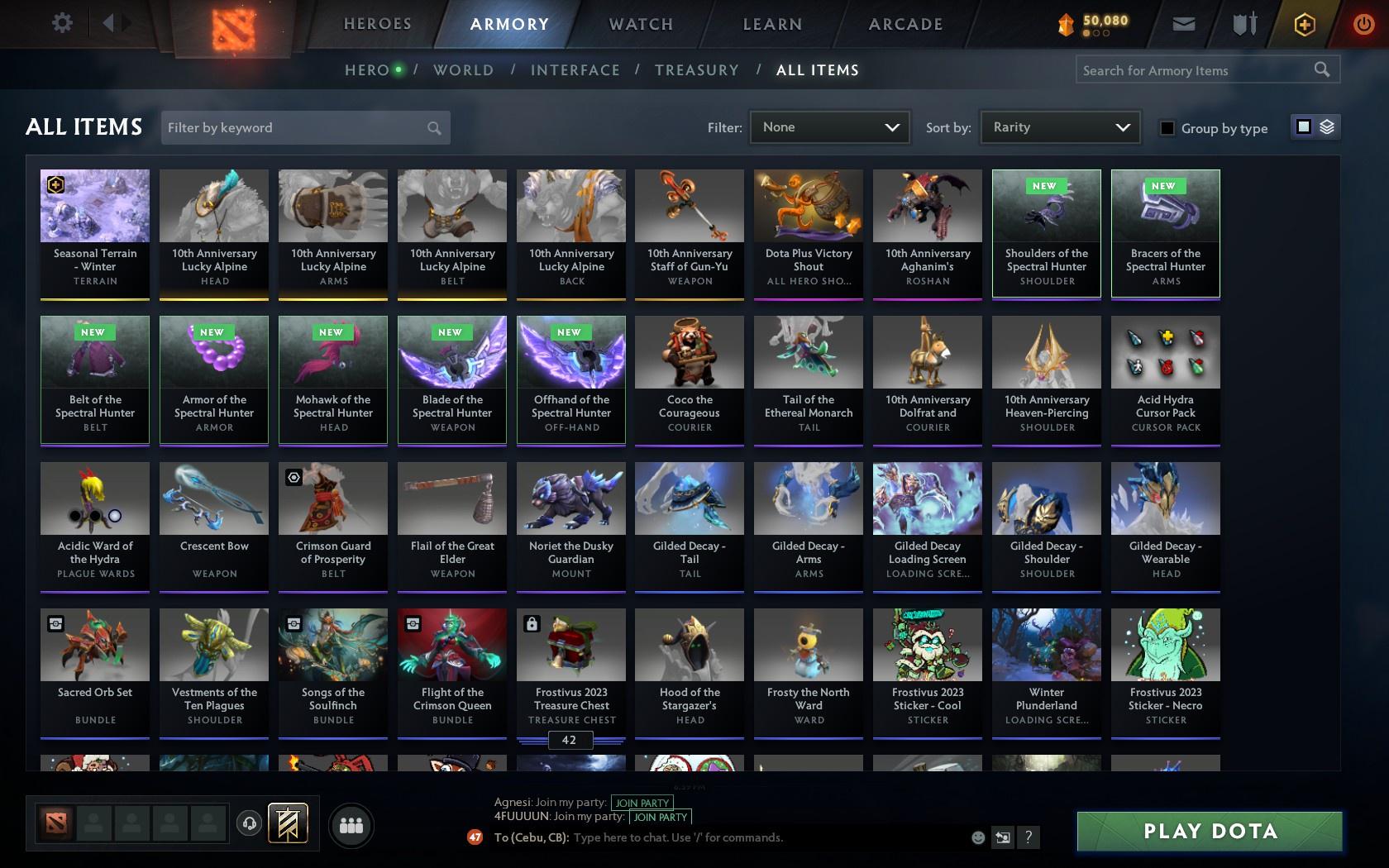Open the mail notifications inbox
The height and width of the screenshot is (868, 1389).
(x=1182, y=23)
